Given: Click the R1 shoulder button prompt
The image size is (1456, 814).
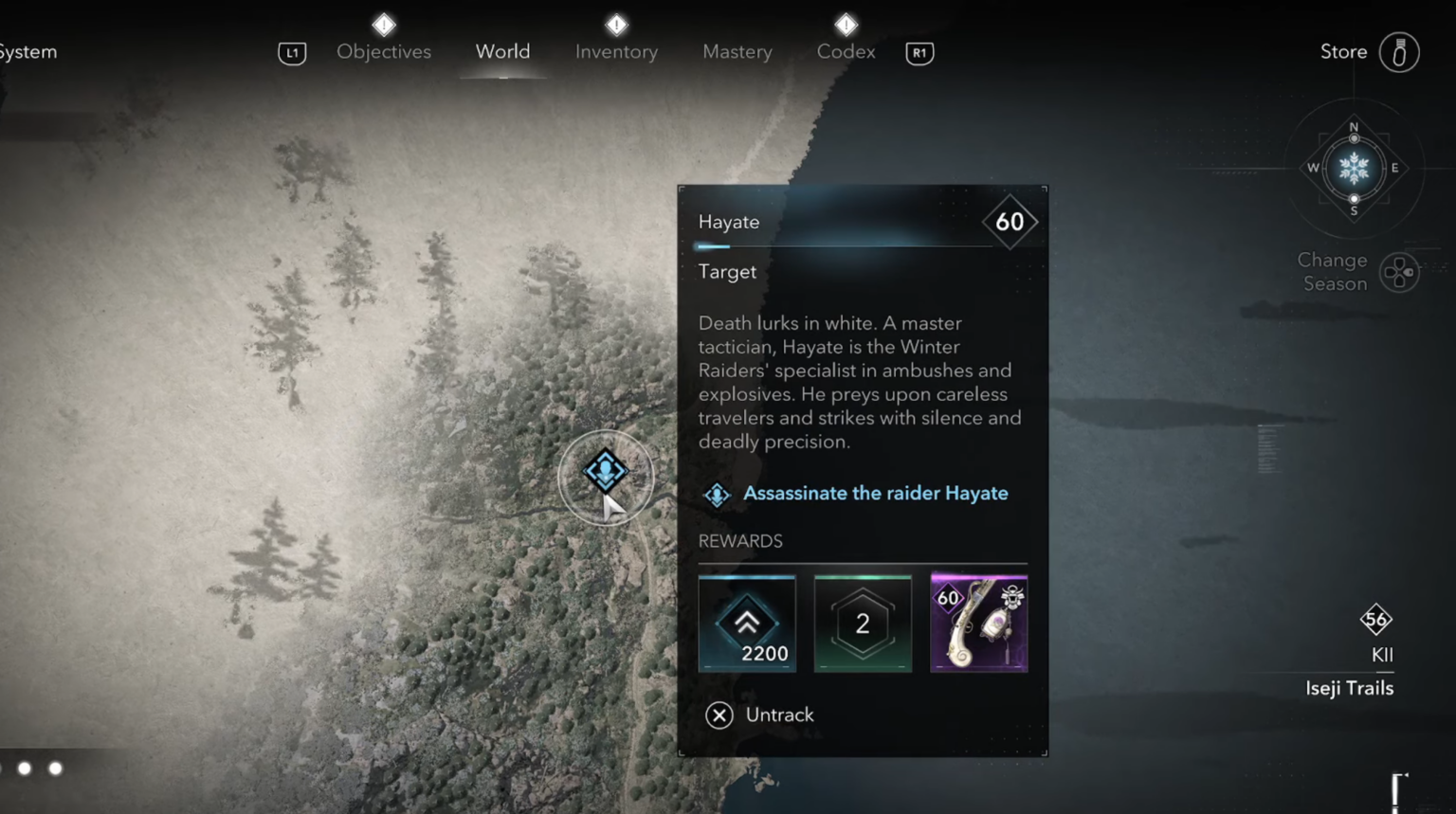Looking at the screenshot, I should click(x=919, y=53).
